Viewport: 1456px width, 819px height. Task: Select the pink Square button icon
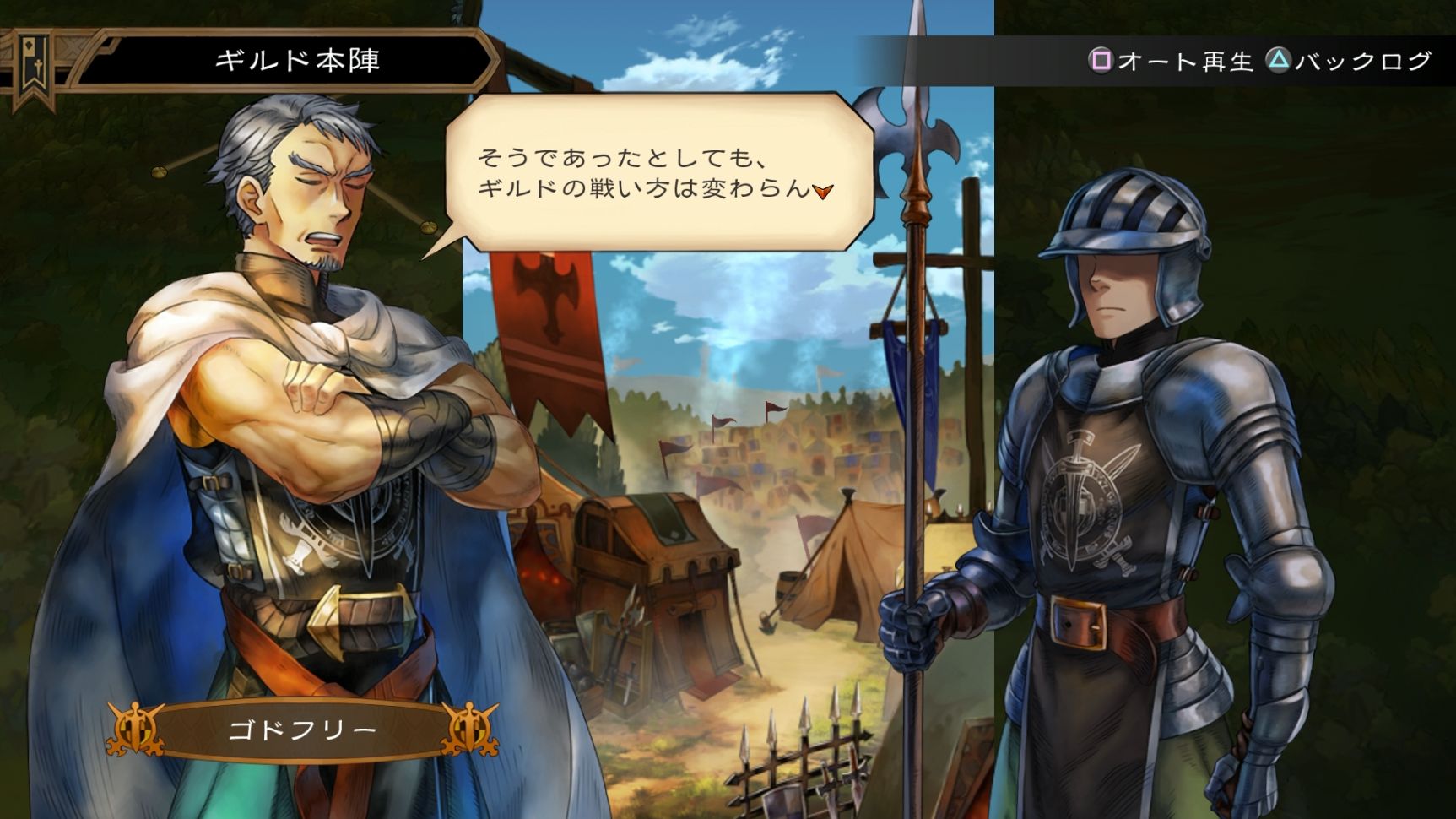click(x=1102, y=59)
